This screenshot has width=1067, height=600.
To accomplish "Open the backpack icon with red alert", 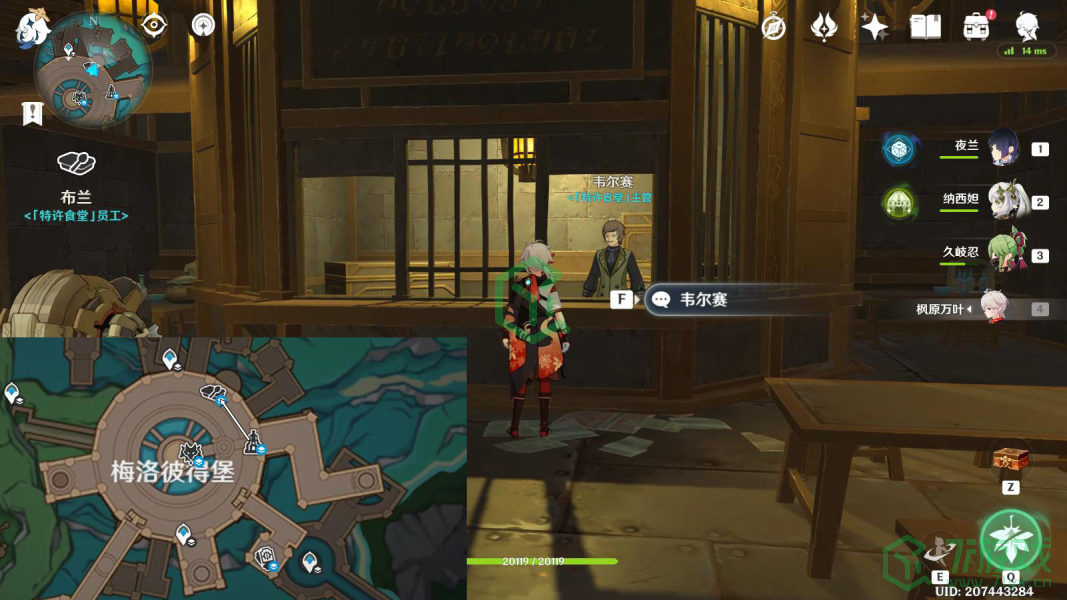I will click(977, 27).
